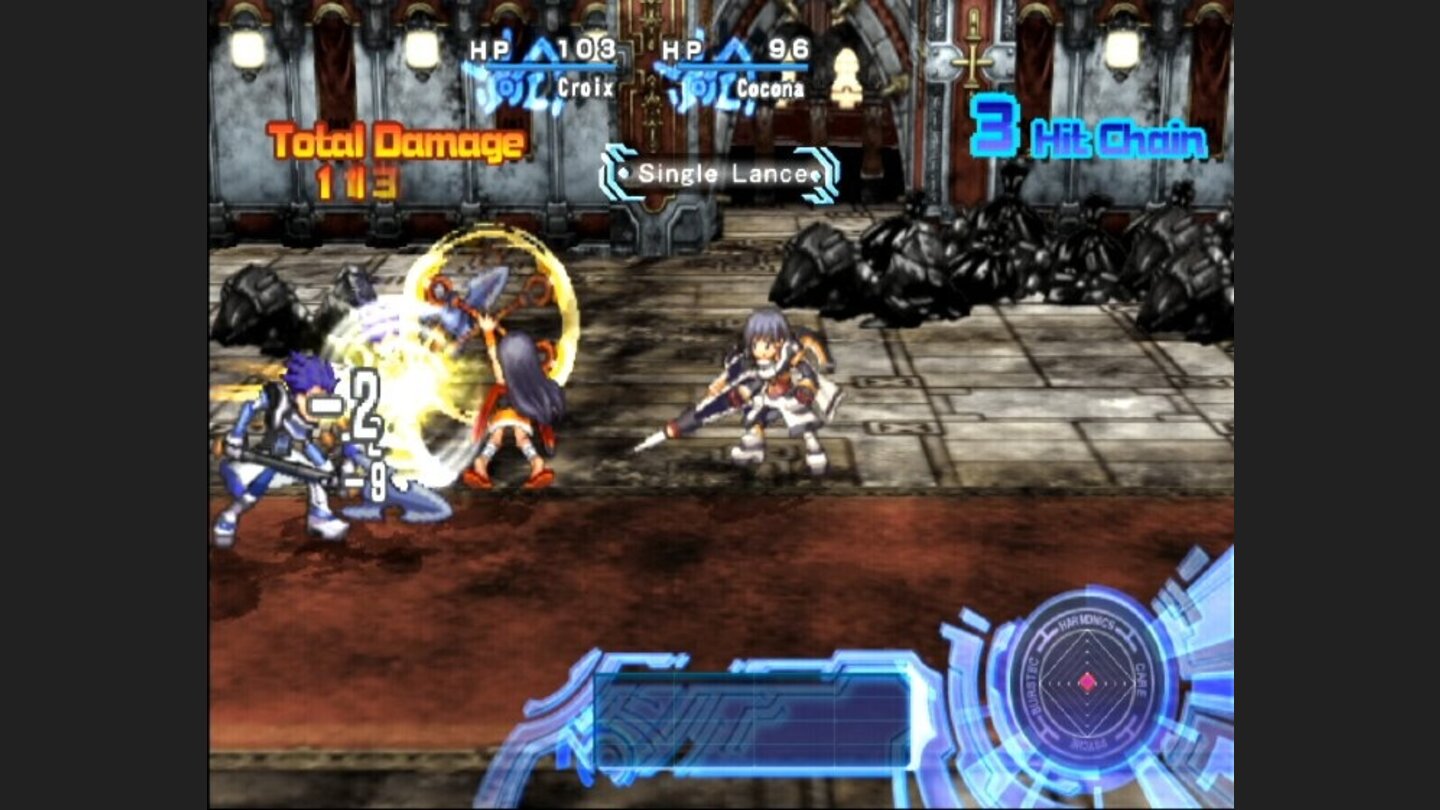Viewport: 1440px width, 810px height.
Task: Switch focus to Cocona's name tab
Action: click(771, 88)
